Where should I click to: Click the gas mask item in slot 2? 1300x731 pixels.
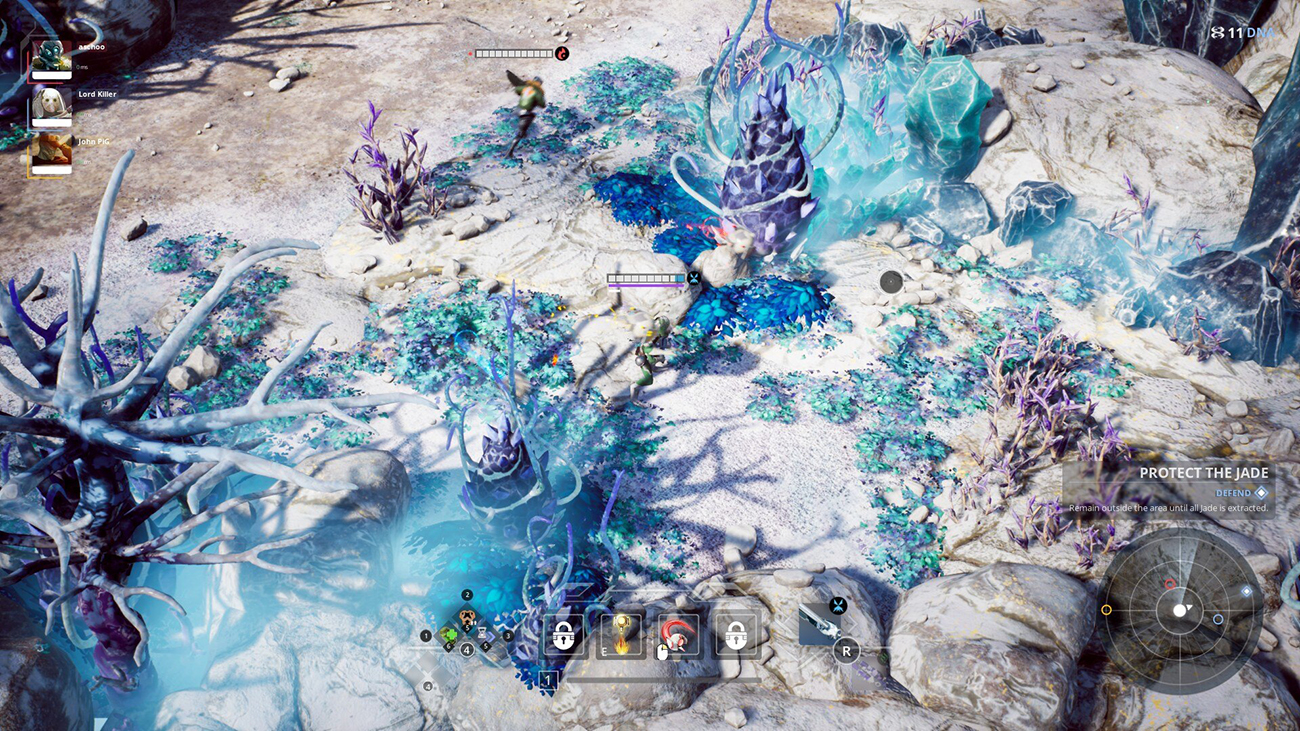click(466, 617)
